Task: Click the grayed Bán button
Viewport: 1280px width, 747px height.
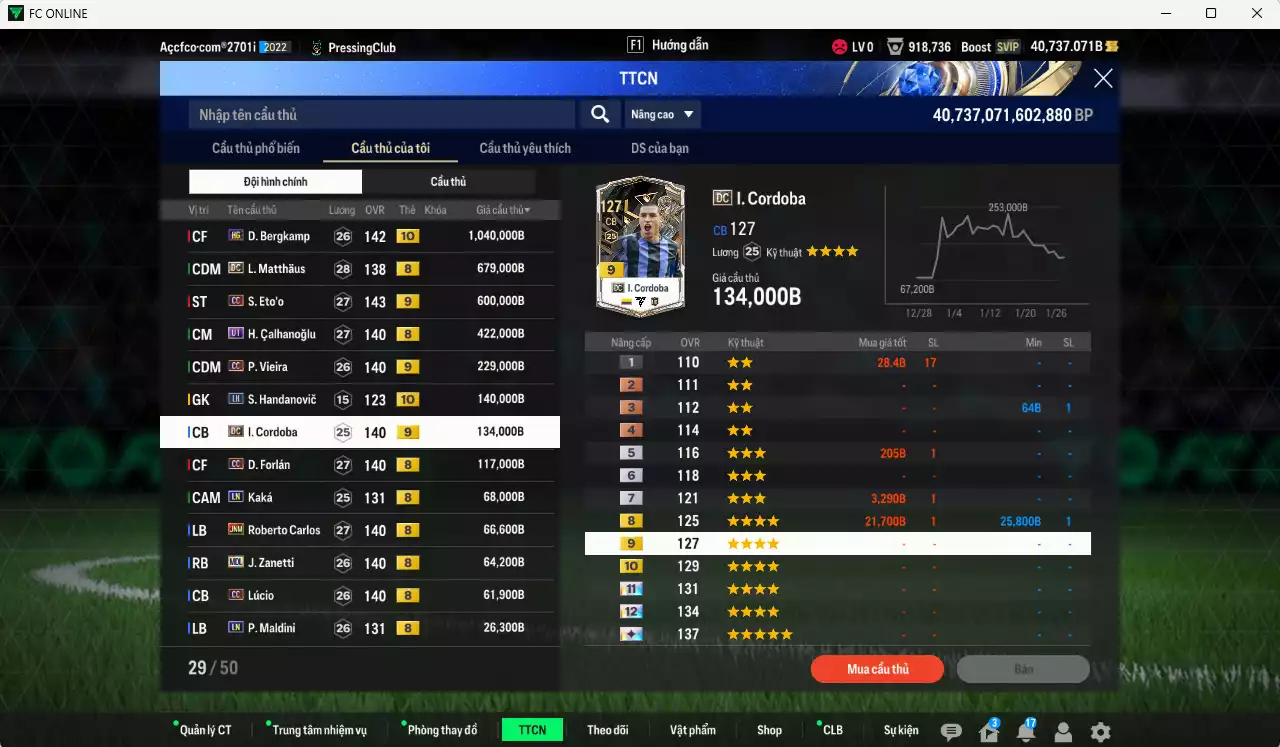Action: [1023, 669]
